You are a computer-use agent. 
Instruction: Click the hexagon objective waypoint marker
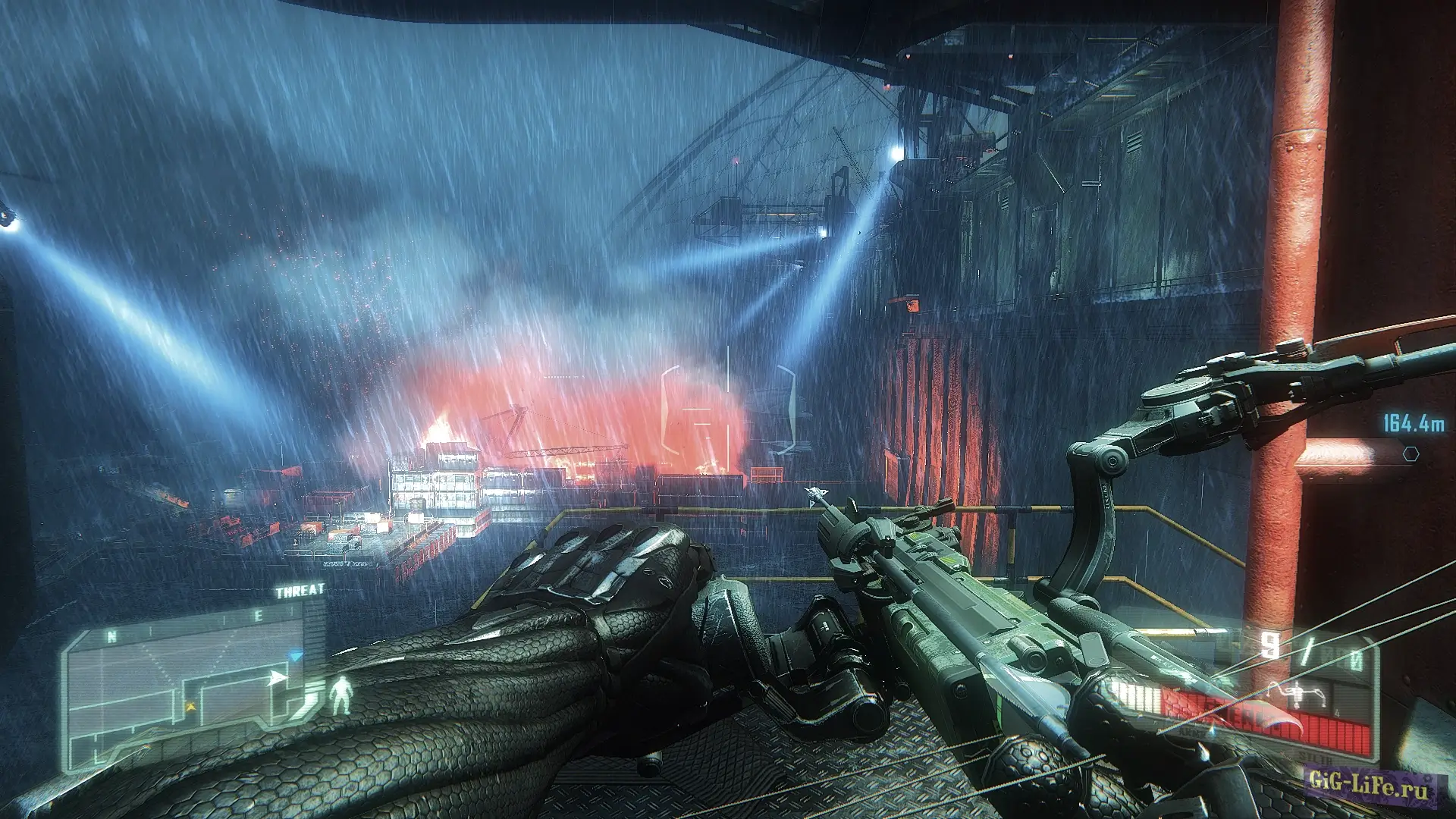(x=1410, y=453)
